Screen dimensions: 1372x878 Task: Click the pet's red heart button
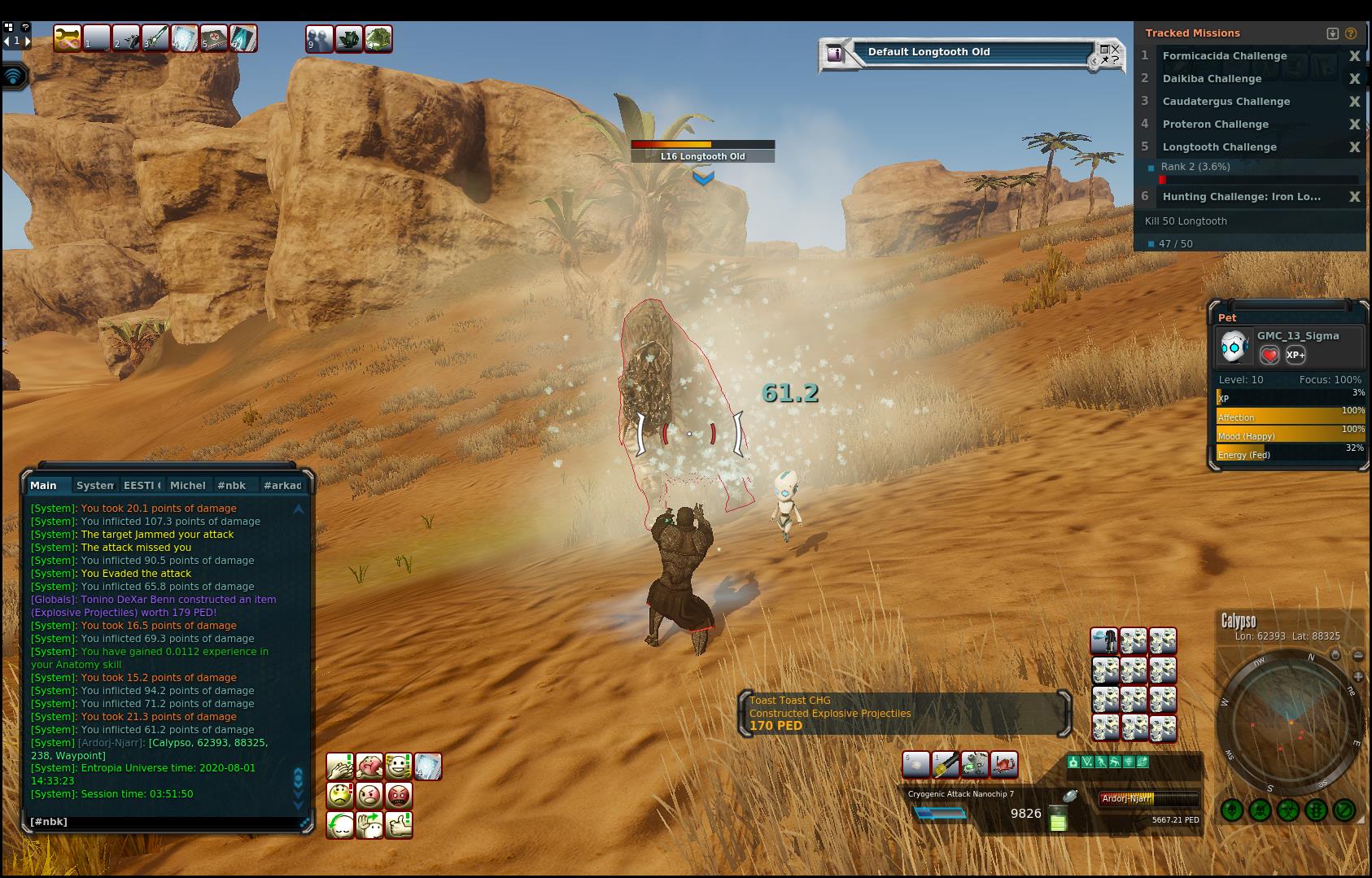click(1269, 355)
